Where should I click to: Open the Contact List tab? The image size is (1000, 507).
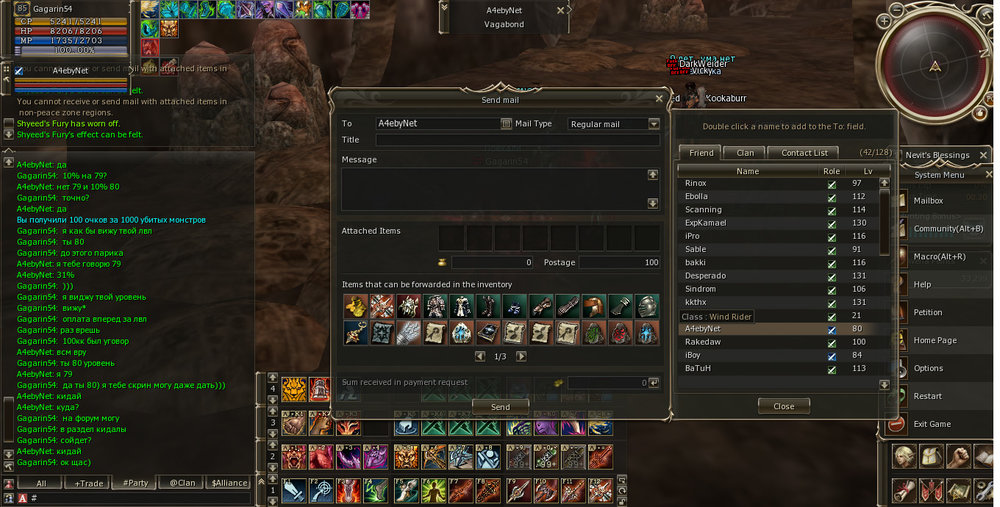pyautogui.click(x=804, y=153)
